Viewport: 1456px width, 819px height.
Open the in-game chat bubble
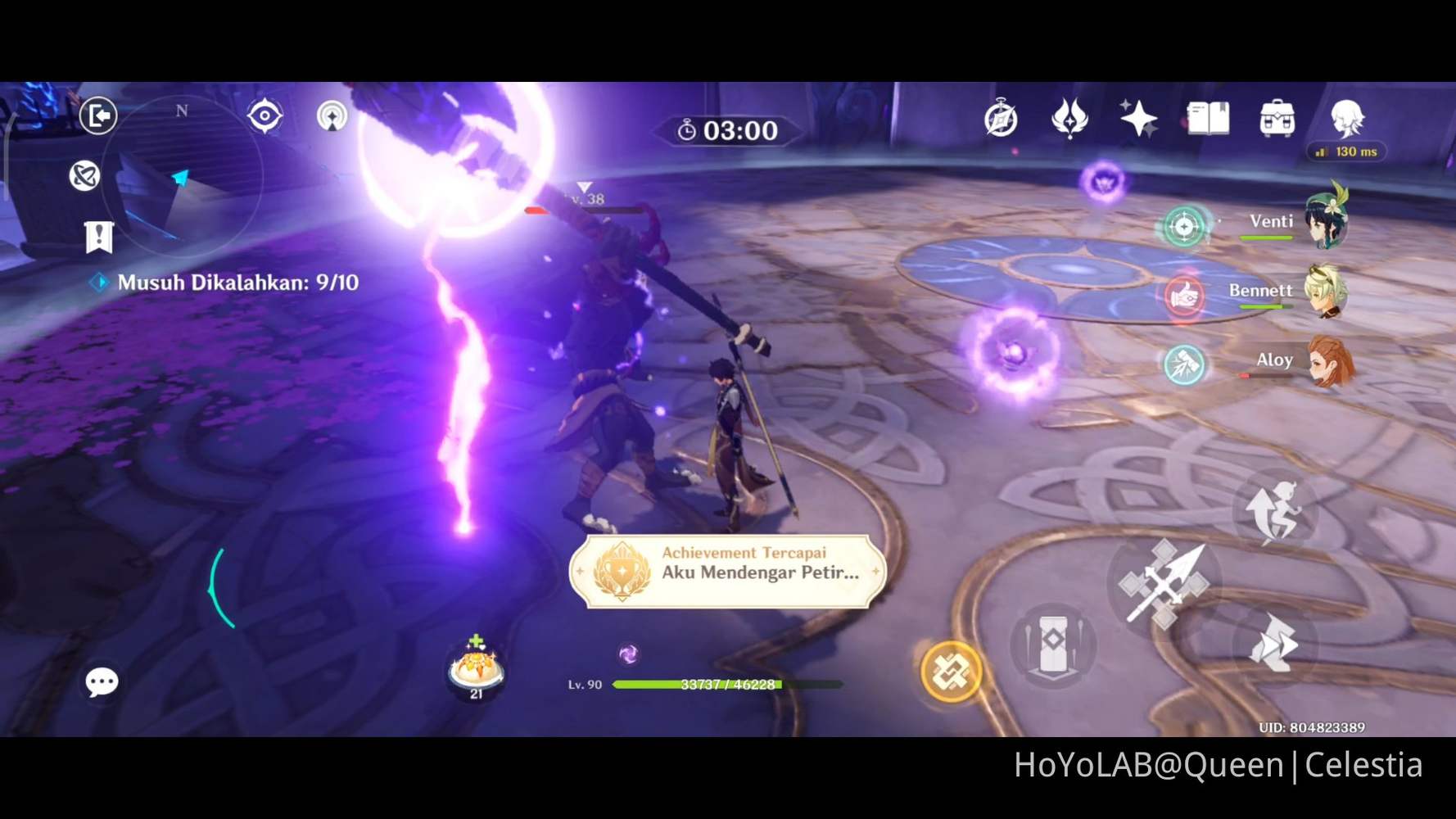(101, 681)
